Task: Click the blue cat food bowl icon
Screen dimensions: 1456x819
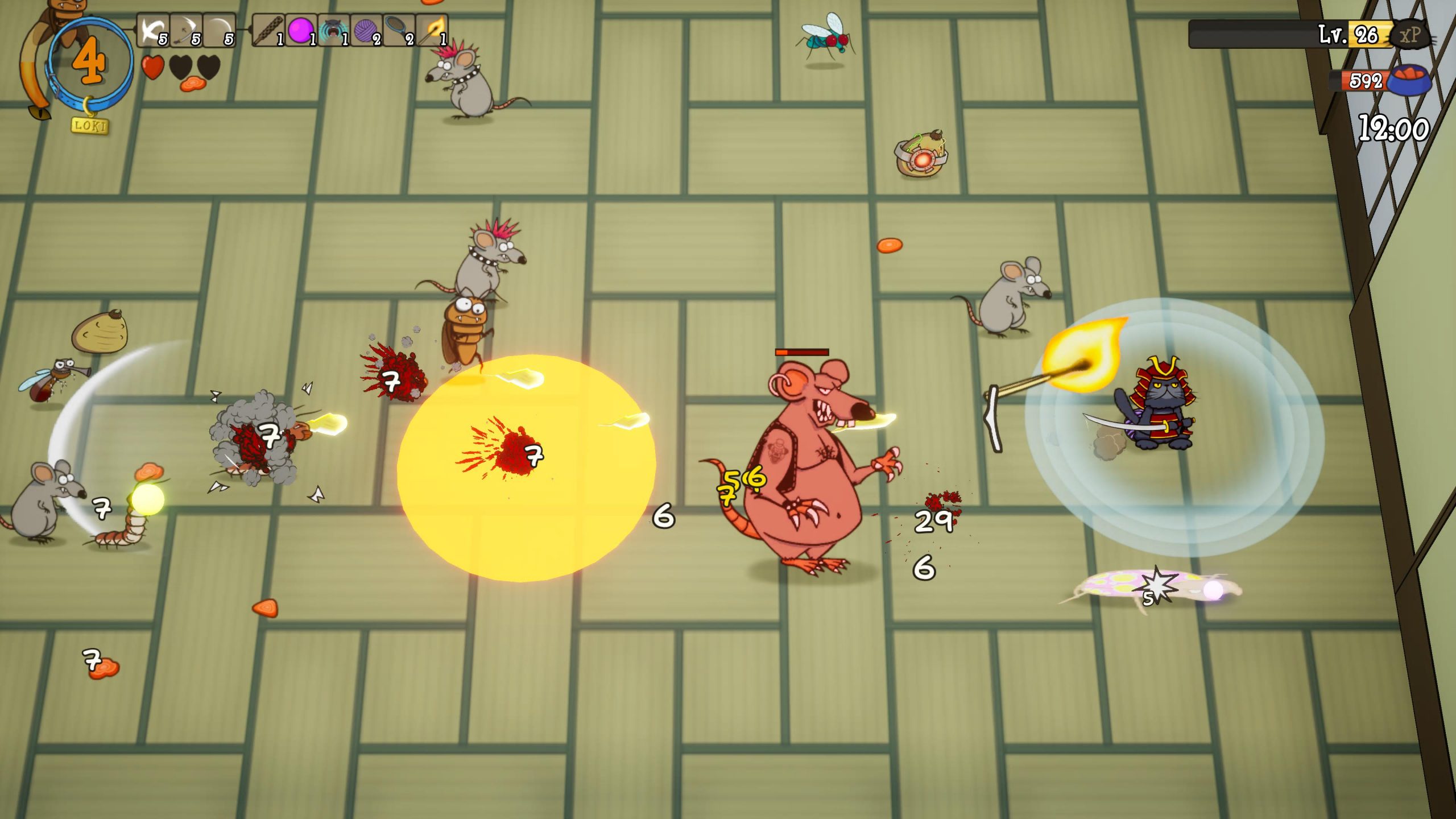Action: (1409, 80)
